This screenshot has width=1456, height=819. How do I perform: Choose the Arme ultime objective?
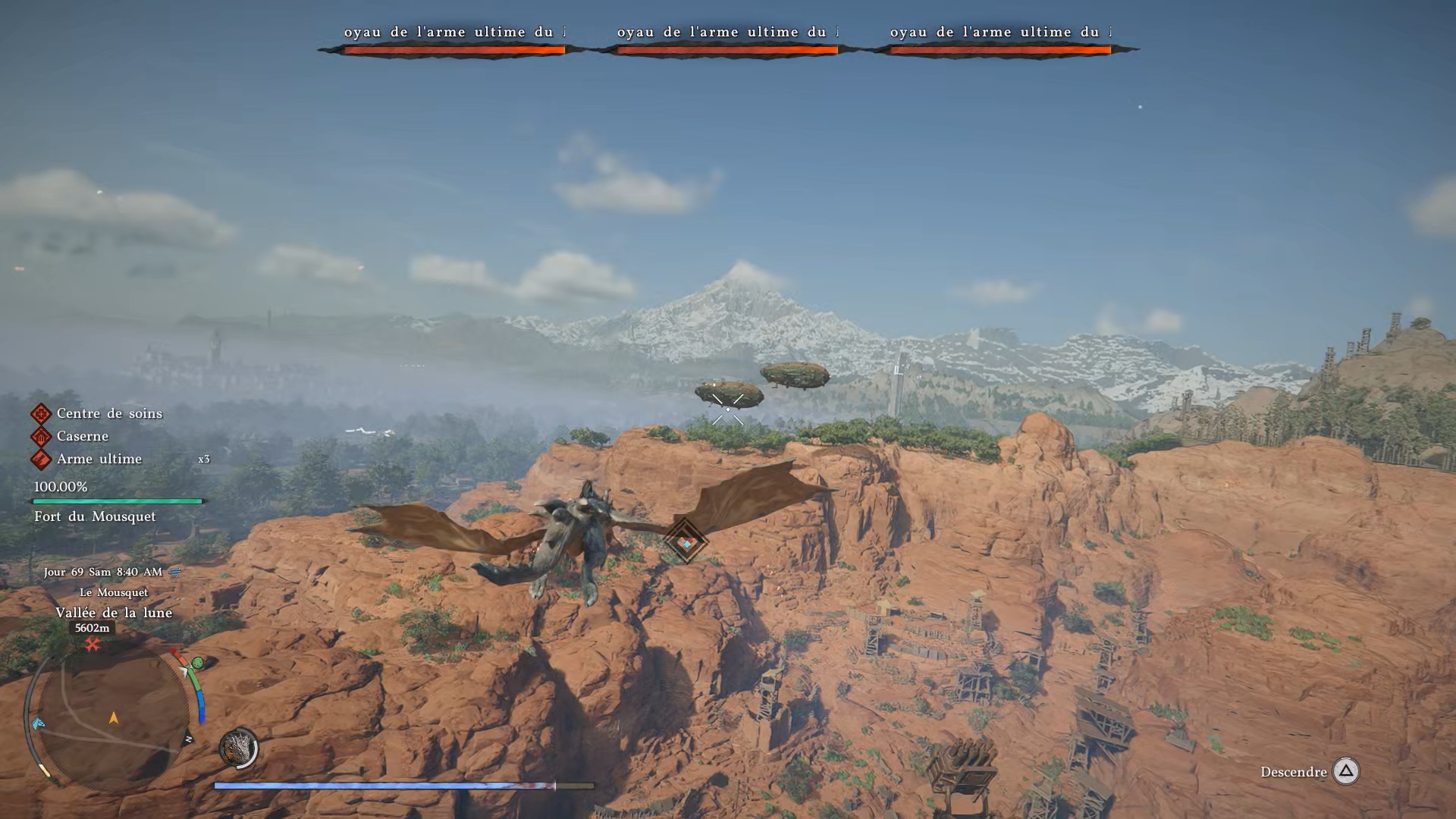(x=99, y=460)
